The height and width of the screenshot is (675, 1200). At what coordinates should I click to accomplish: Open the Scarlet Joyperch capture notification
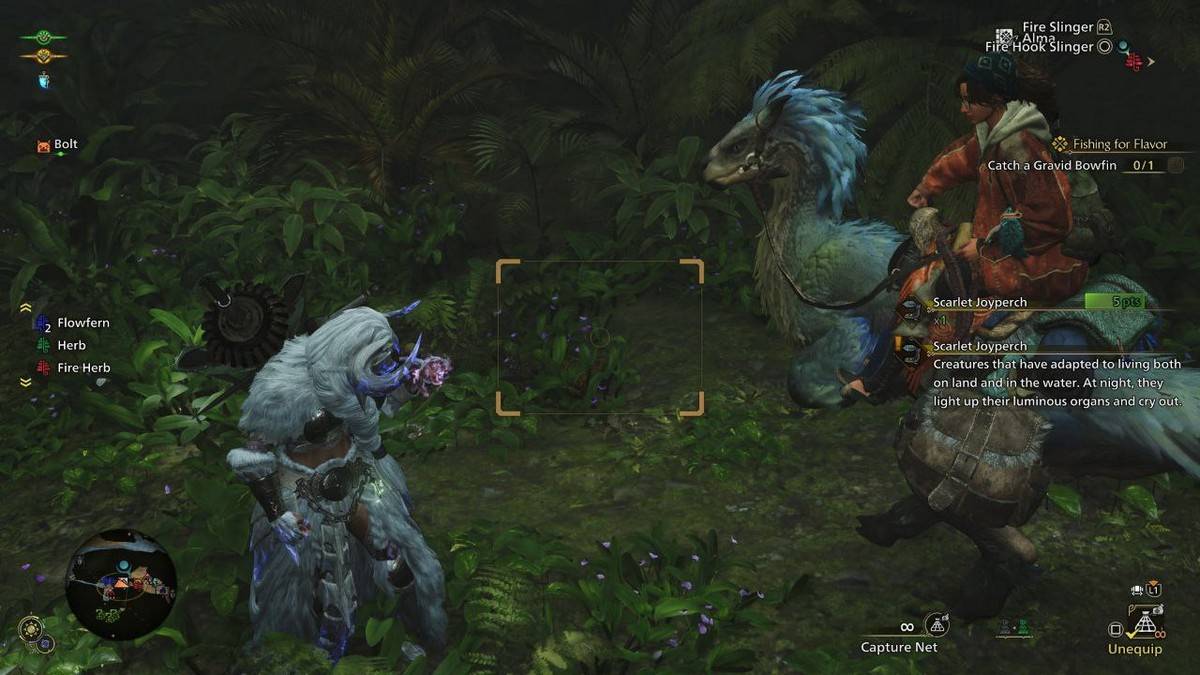978,302
